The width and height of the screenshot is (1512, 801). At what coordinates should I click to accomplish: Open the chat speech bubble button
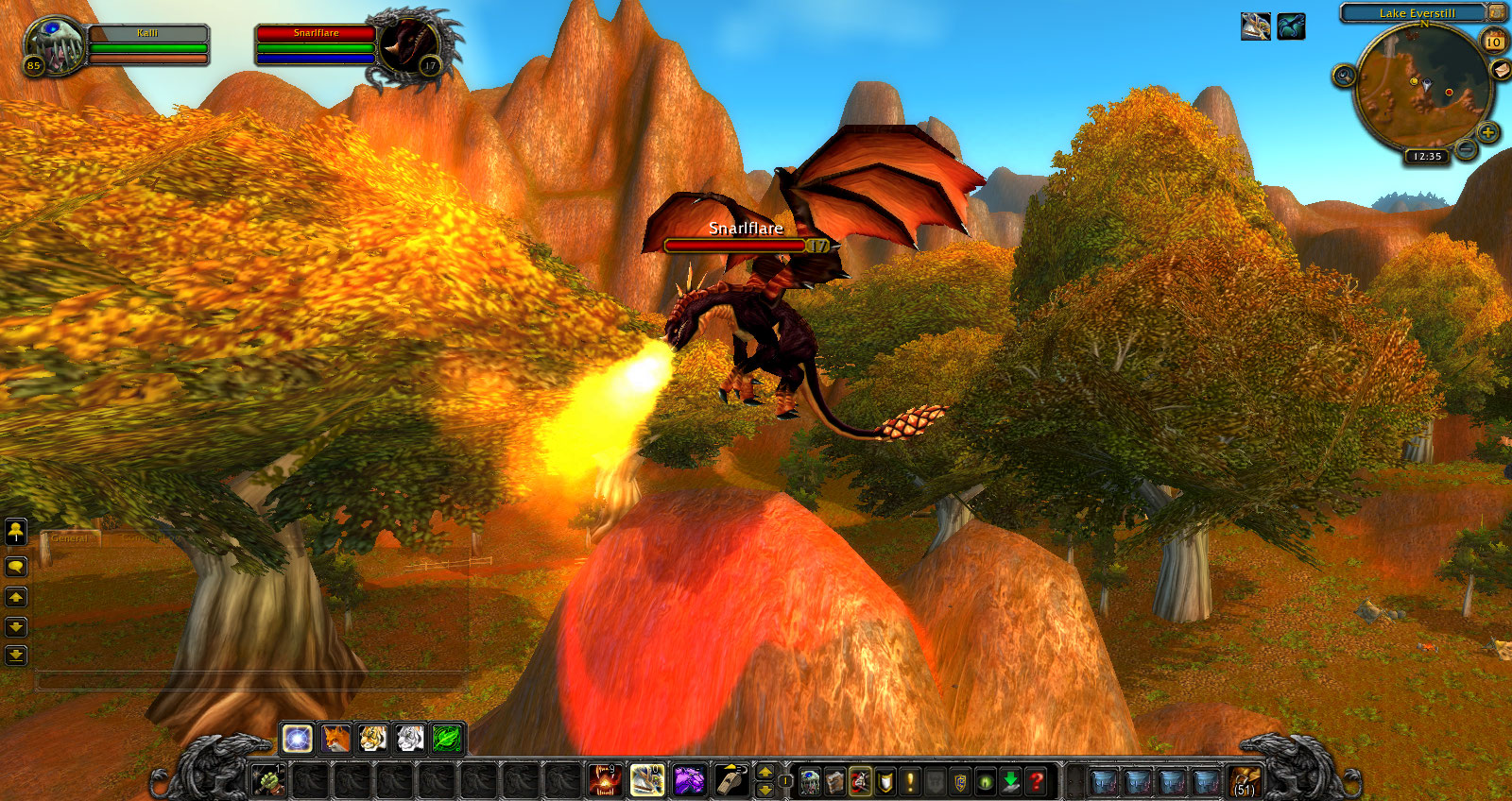(16, 567)
